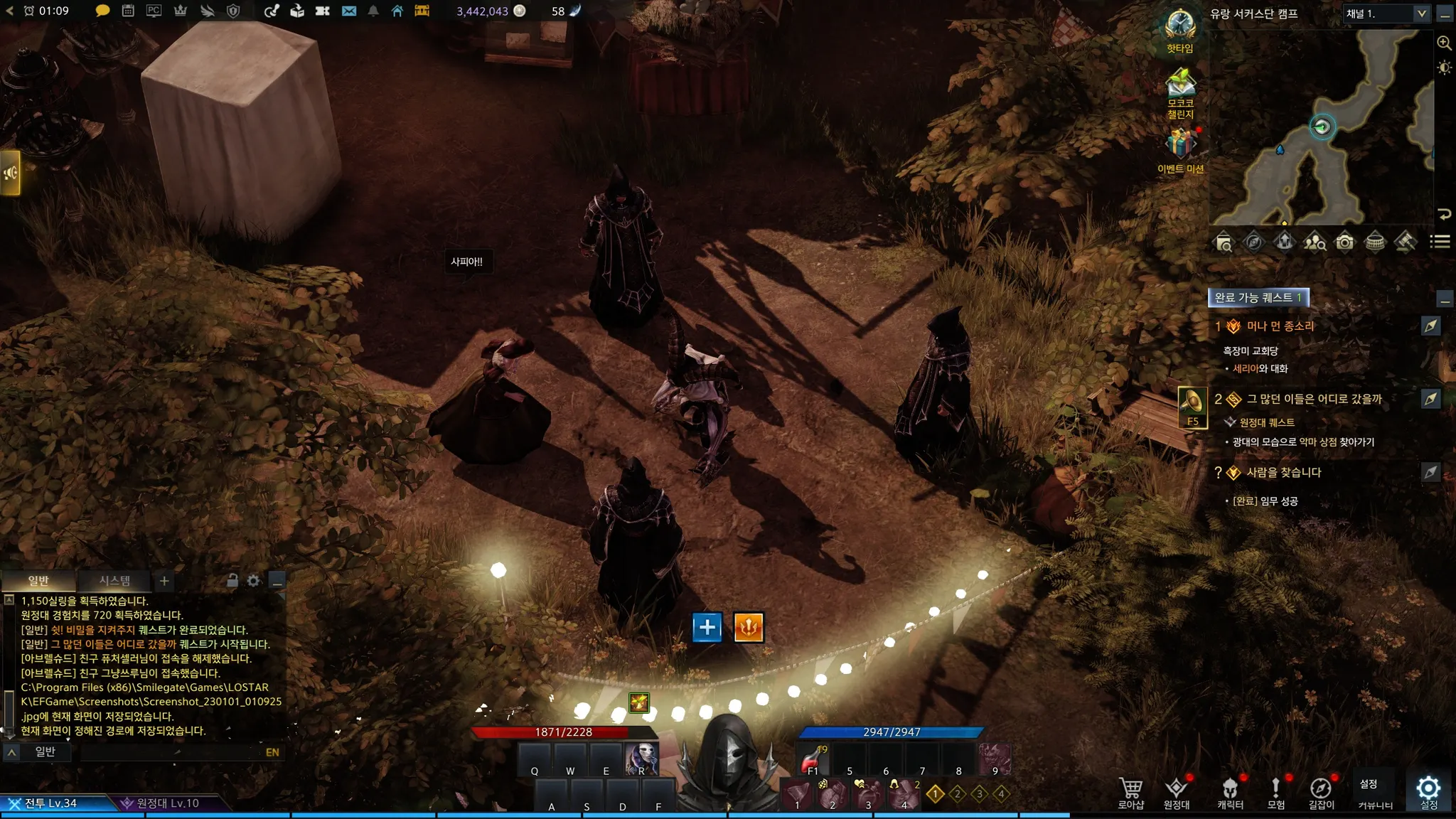Open the 로아샵 shop cart menu
1456x819 pixels.
pyautogui.click(x=1130, y=792)
